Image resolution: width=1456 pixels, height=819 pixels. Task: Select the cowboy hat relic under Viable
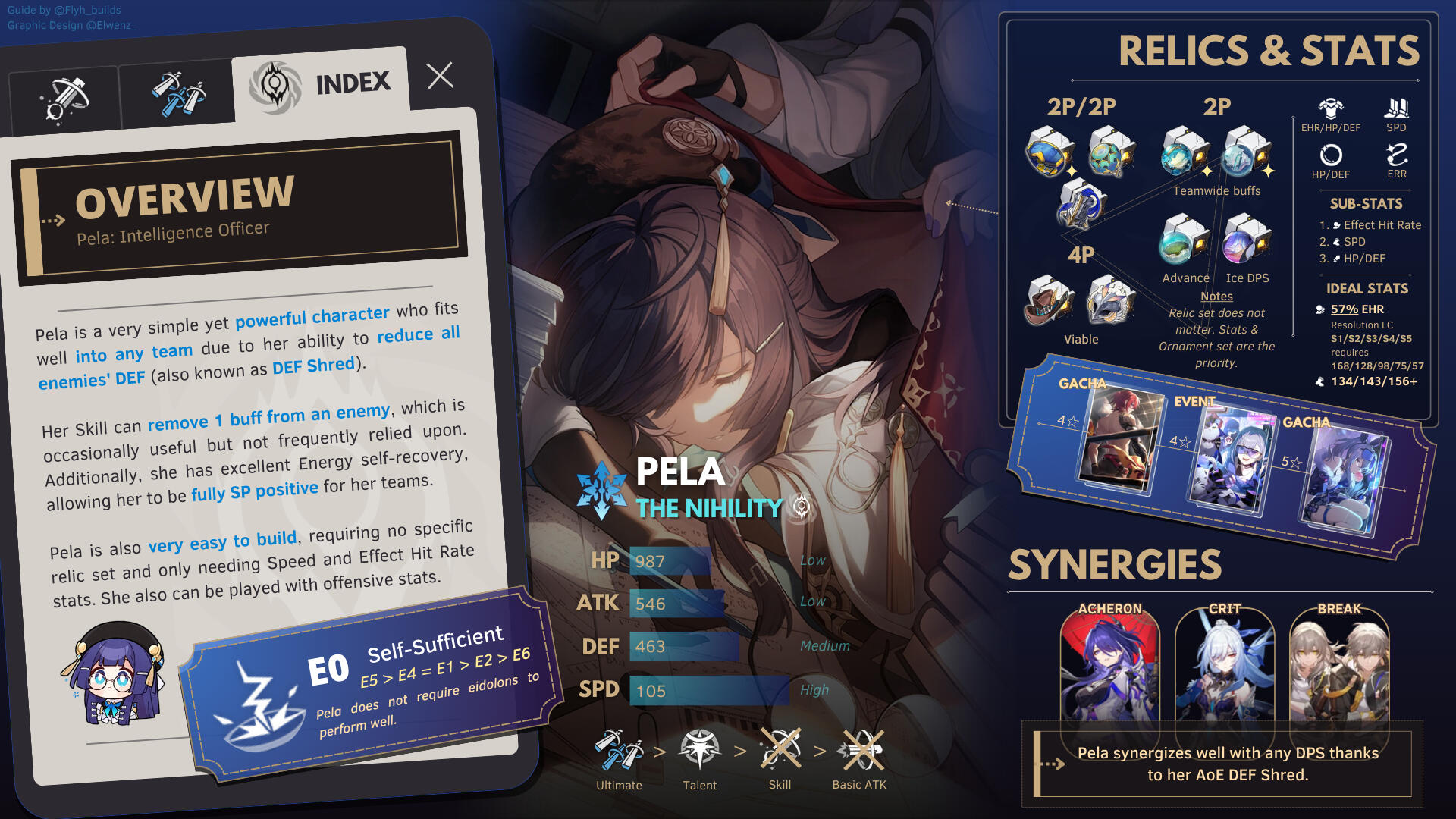pyautogui.click(x=1048, y=300)
